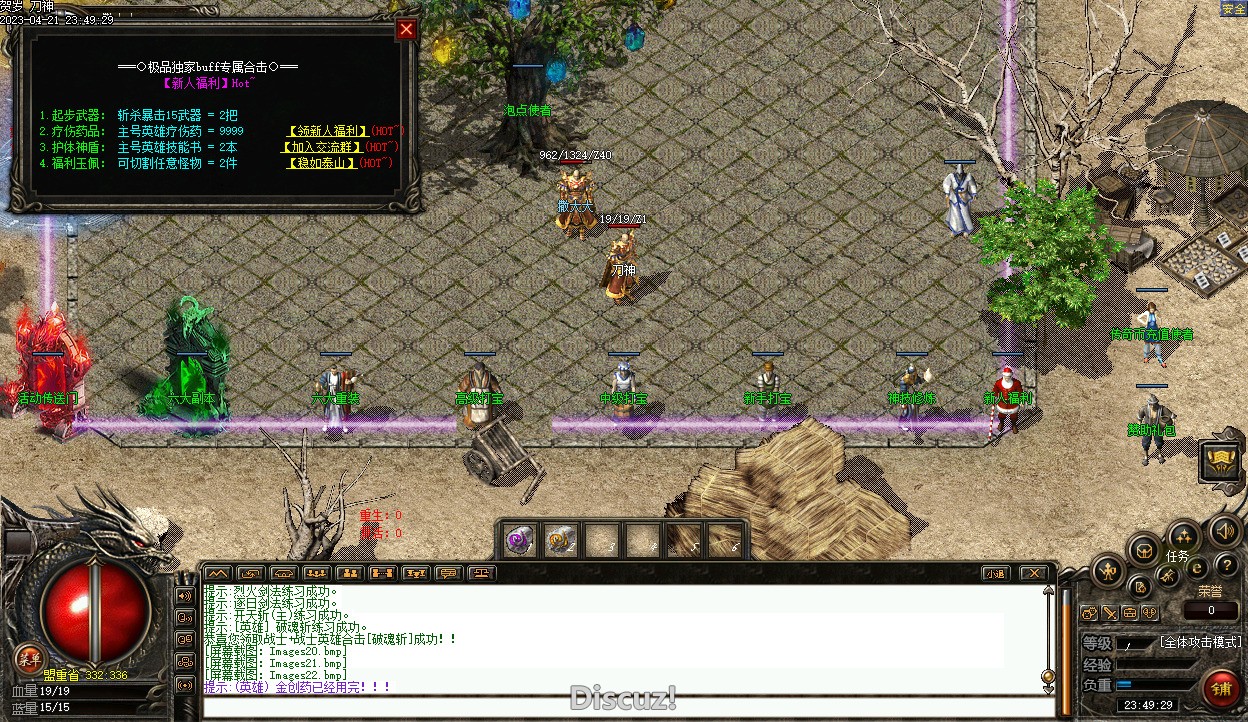Screen dimensions: 1248x722
Task: Claim the 领新人福利 newcomer reward link
Action: 327,131
